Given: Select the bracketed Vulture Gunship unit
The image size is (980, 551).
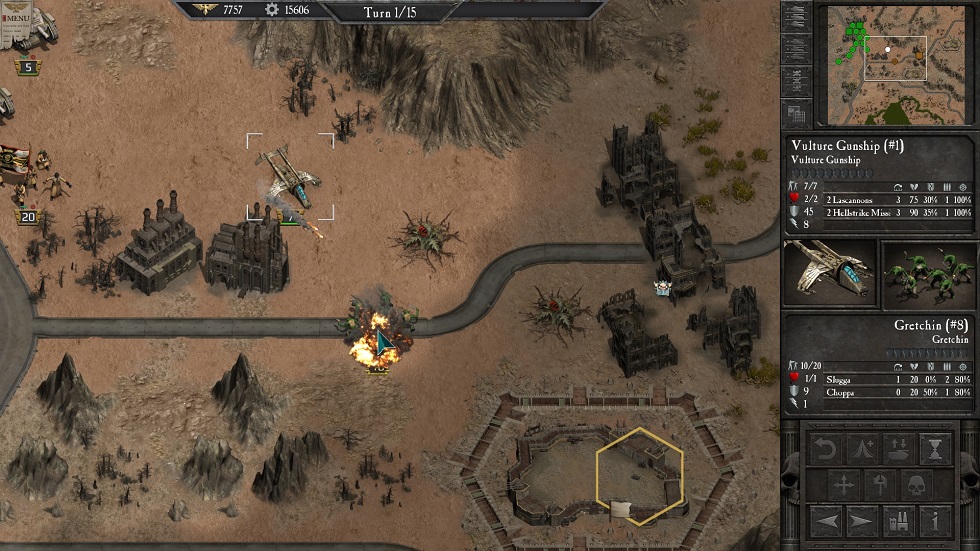Looking at the screenshot, I should (290, 177).
